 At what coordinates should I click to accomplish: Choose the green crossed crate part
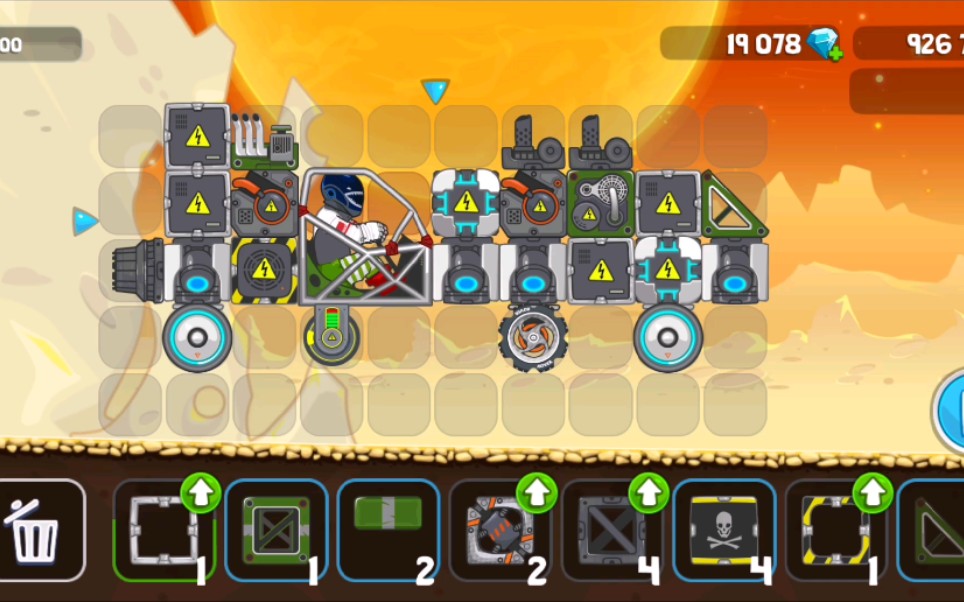click(x=274, y=530)
